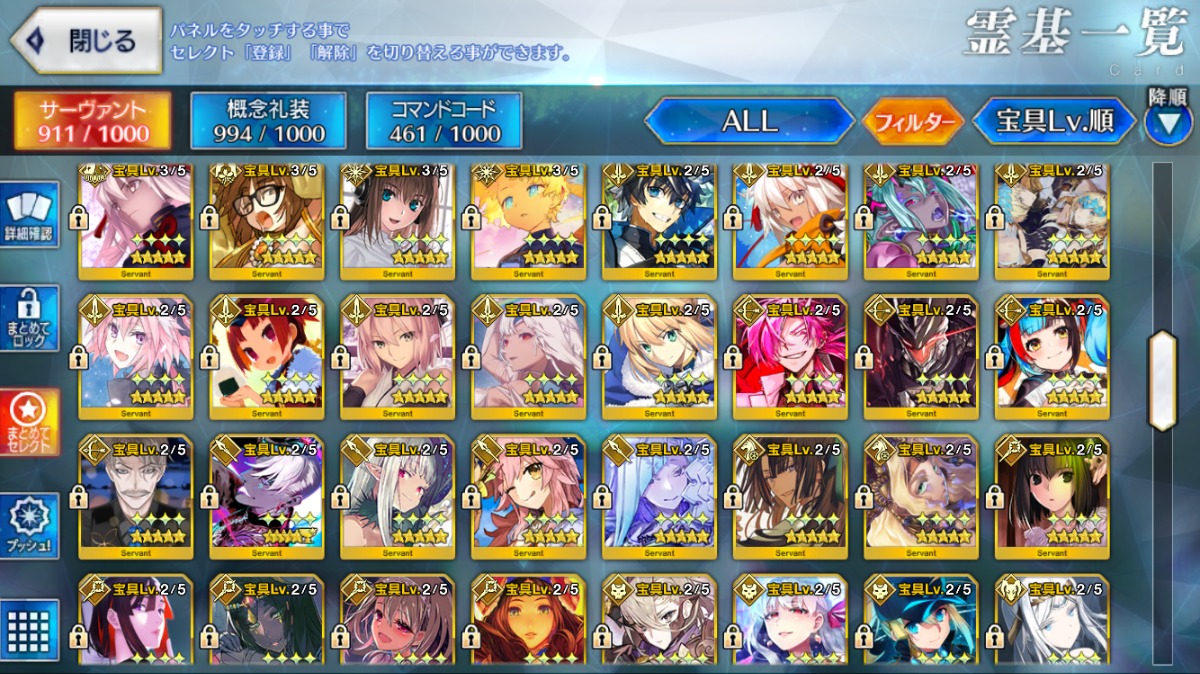The height and width of the screenshot is (674, 1200).
Task: Close the spirit origin list with 閉じる
Action: [87, 41]
